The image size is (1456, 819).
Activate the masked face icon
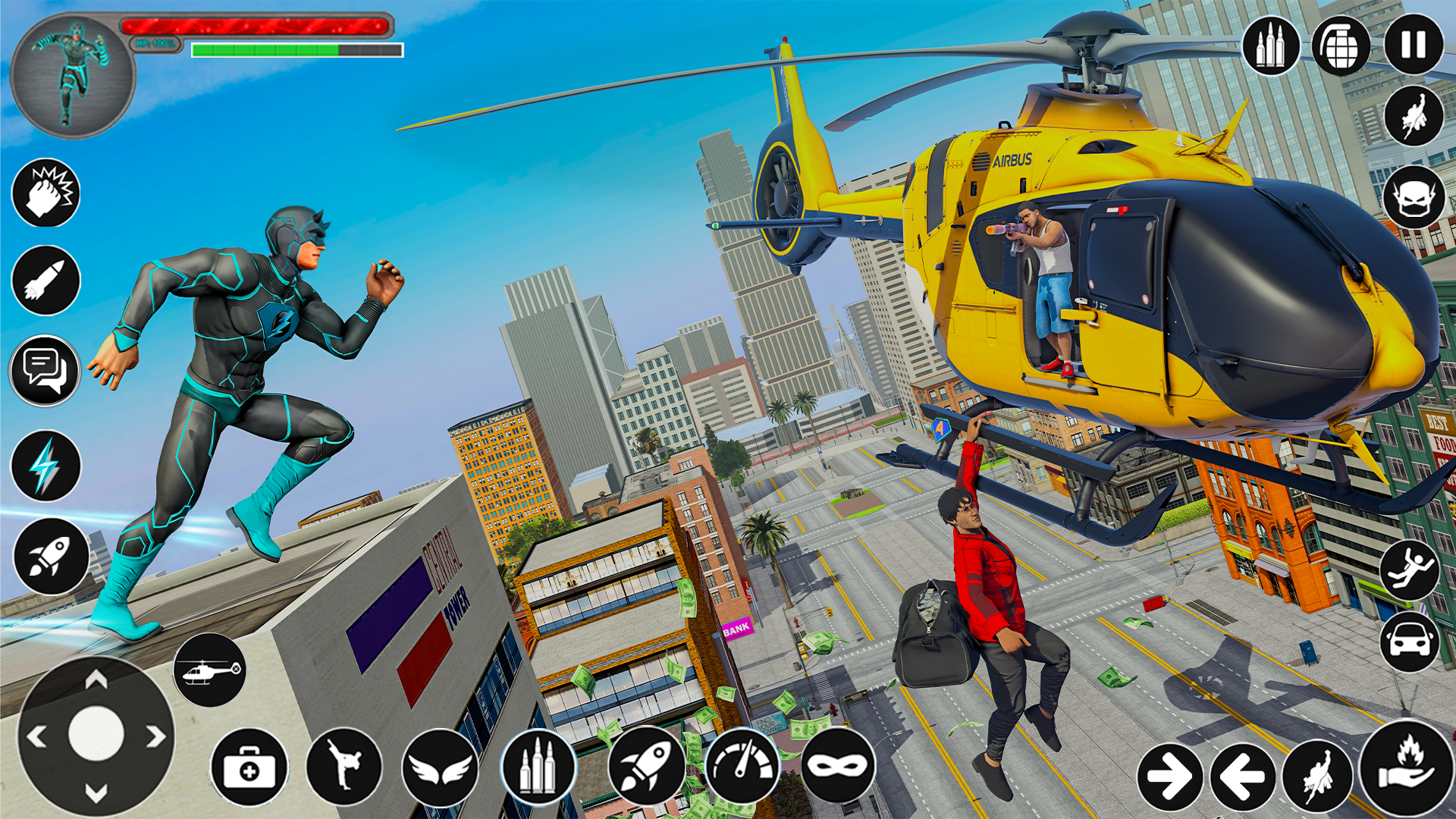click(1414, 197)
